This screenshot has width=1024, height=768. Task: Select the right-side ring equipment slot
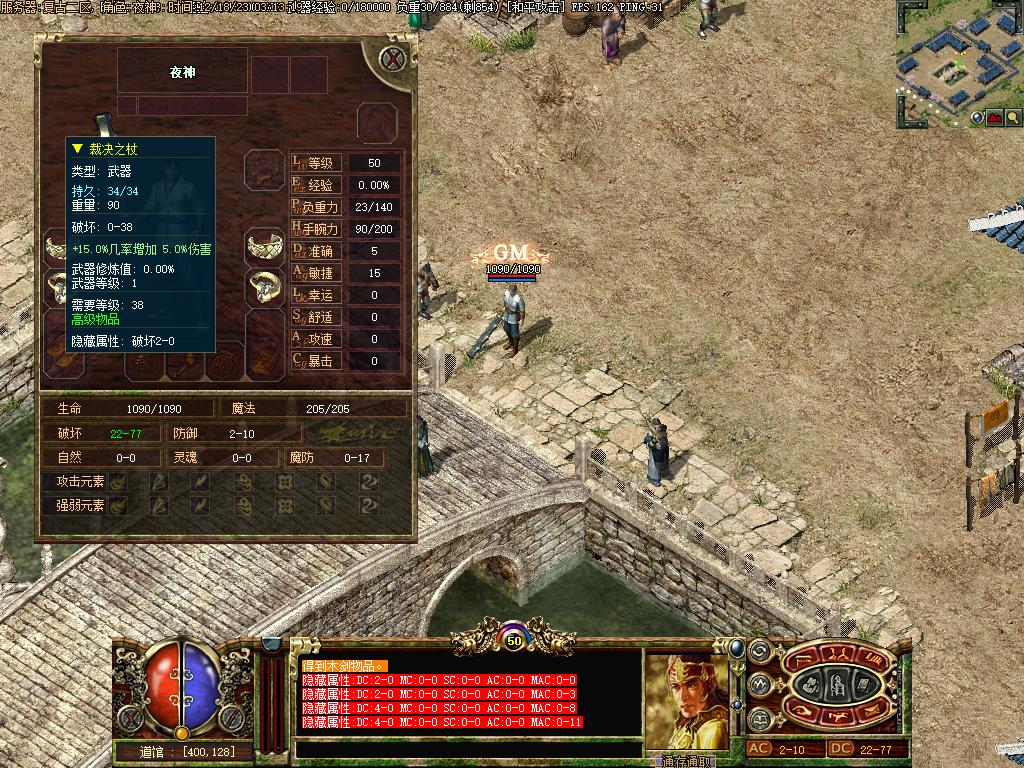[x=265, y=286]
